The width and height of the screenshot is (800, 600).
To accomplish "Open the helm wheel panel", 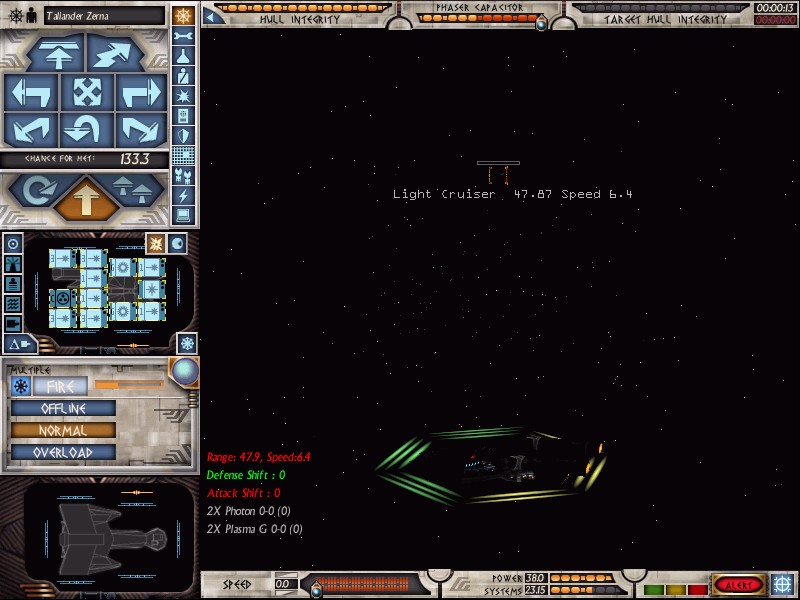I will click(x=183, y=15).
